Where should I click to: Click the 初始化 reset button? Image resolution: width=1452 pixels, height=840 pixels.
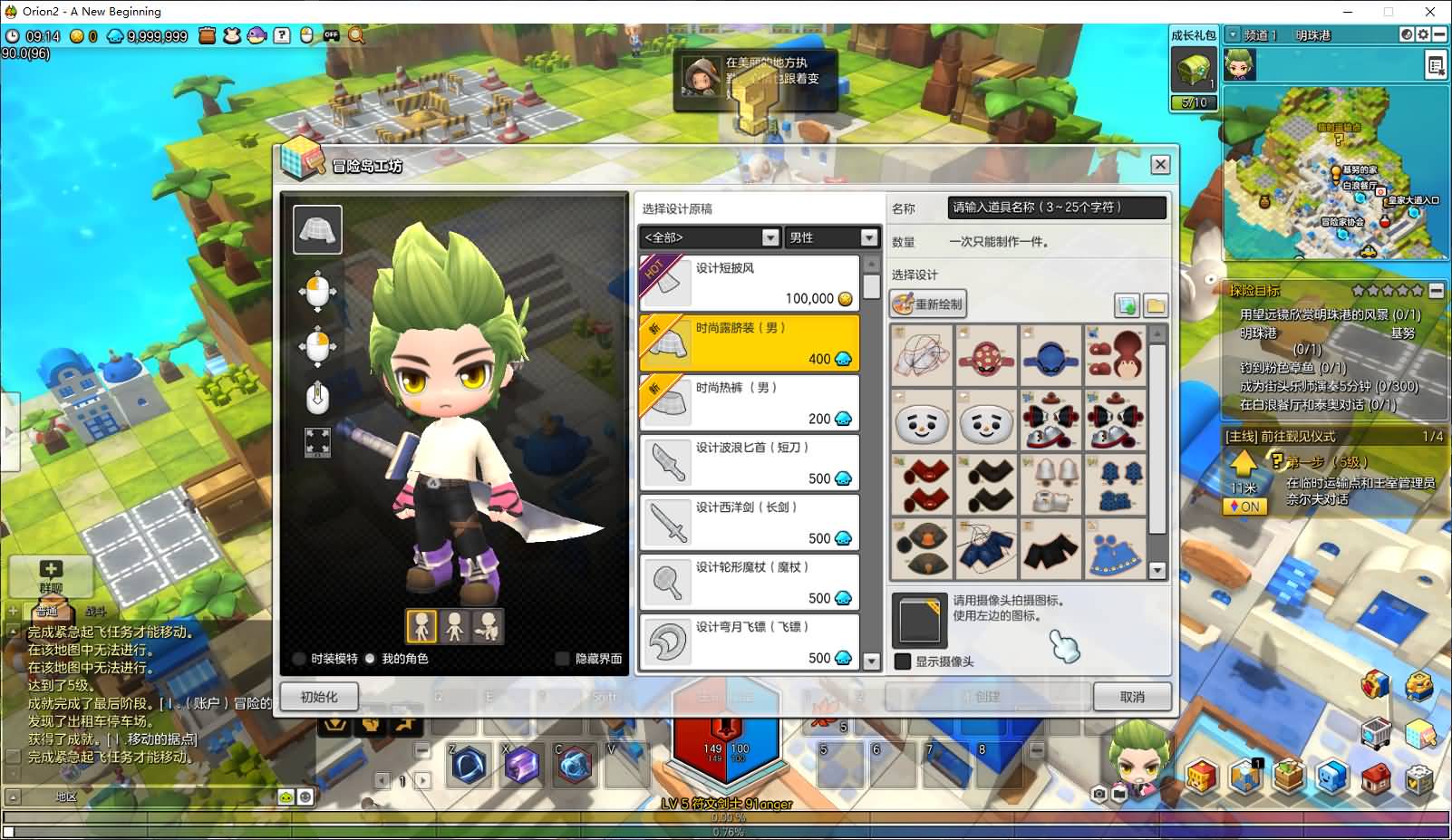318,696
